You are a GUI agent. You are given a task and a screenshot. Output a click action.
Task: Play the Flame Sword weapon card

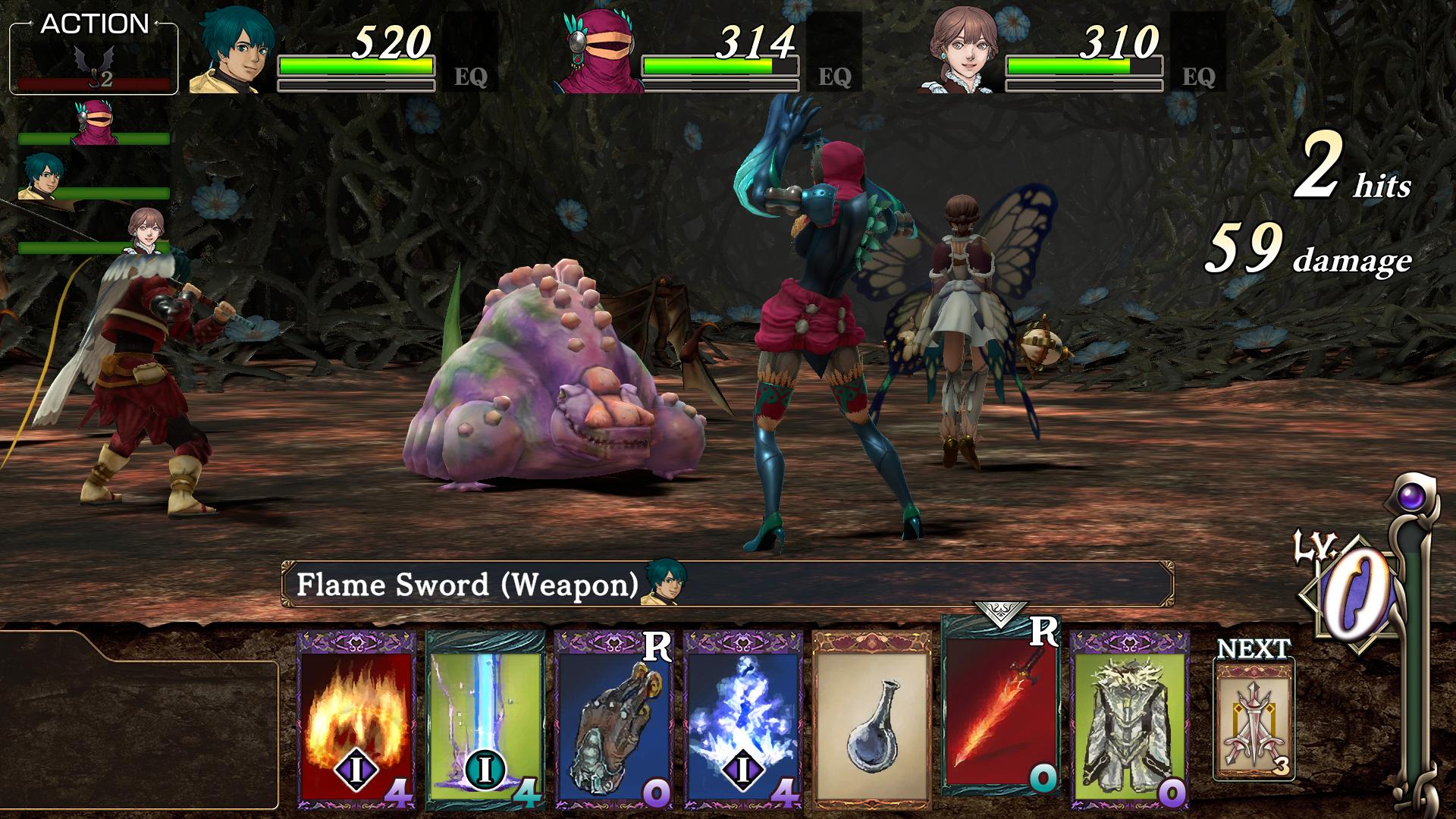(x=1000, y=709)
